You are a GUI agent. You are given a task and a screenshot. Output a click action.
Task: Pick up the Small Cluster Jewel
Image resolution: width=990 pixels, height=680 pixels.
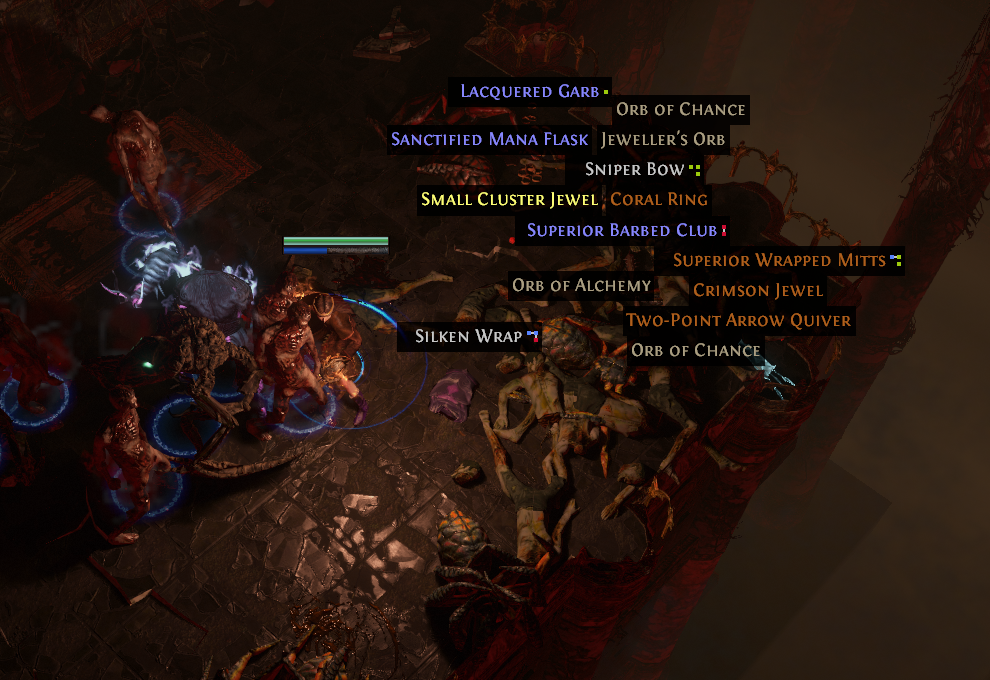509,199
